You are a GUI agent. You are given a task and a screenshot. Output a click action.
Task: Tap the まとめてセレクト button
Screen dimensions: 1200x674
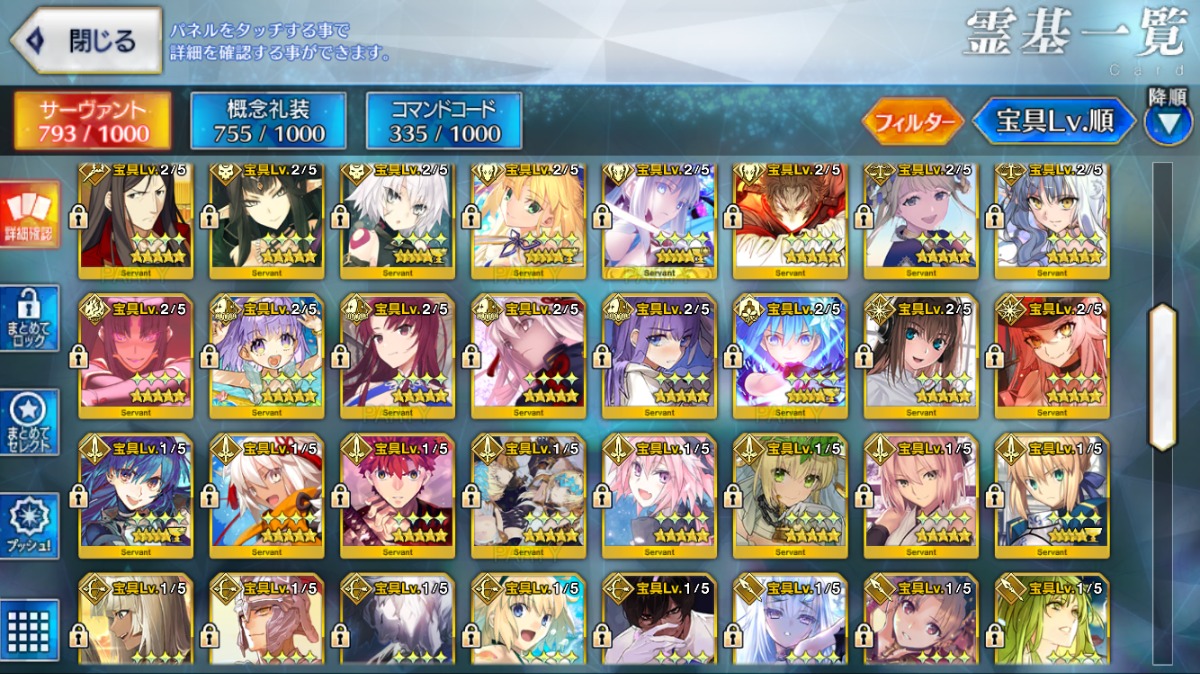[x=28, y=422]
